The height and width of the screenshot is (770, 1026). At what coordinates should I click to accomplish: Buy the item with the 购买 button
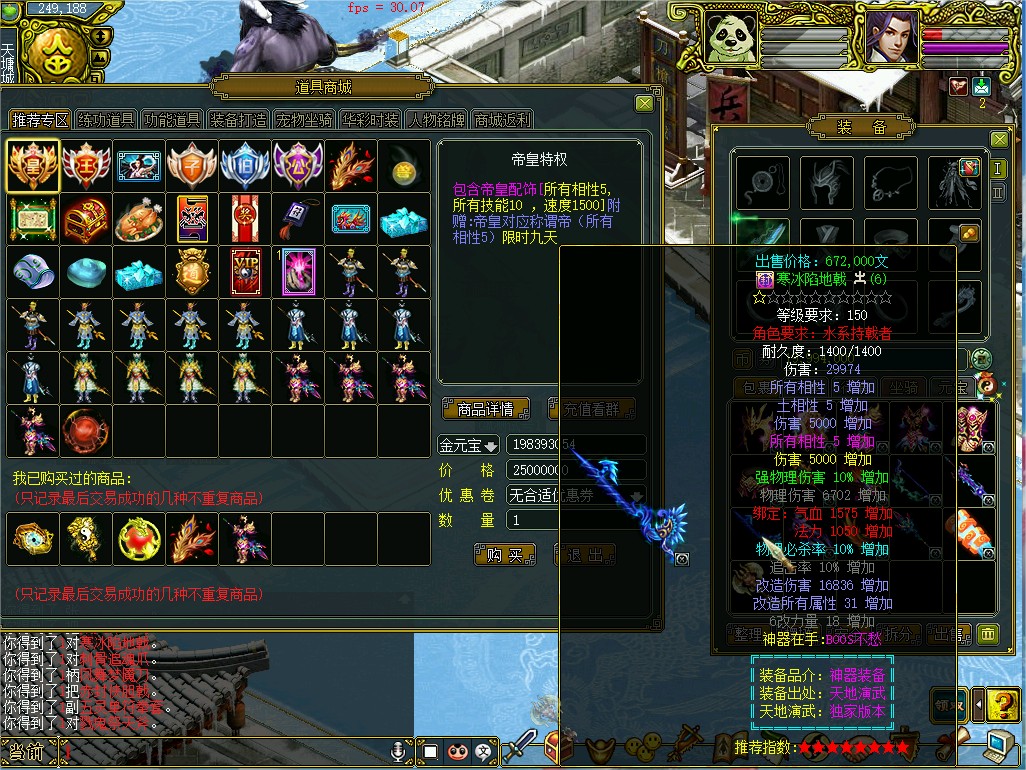[505, 554]
